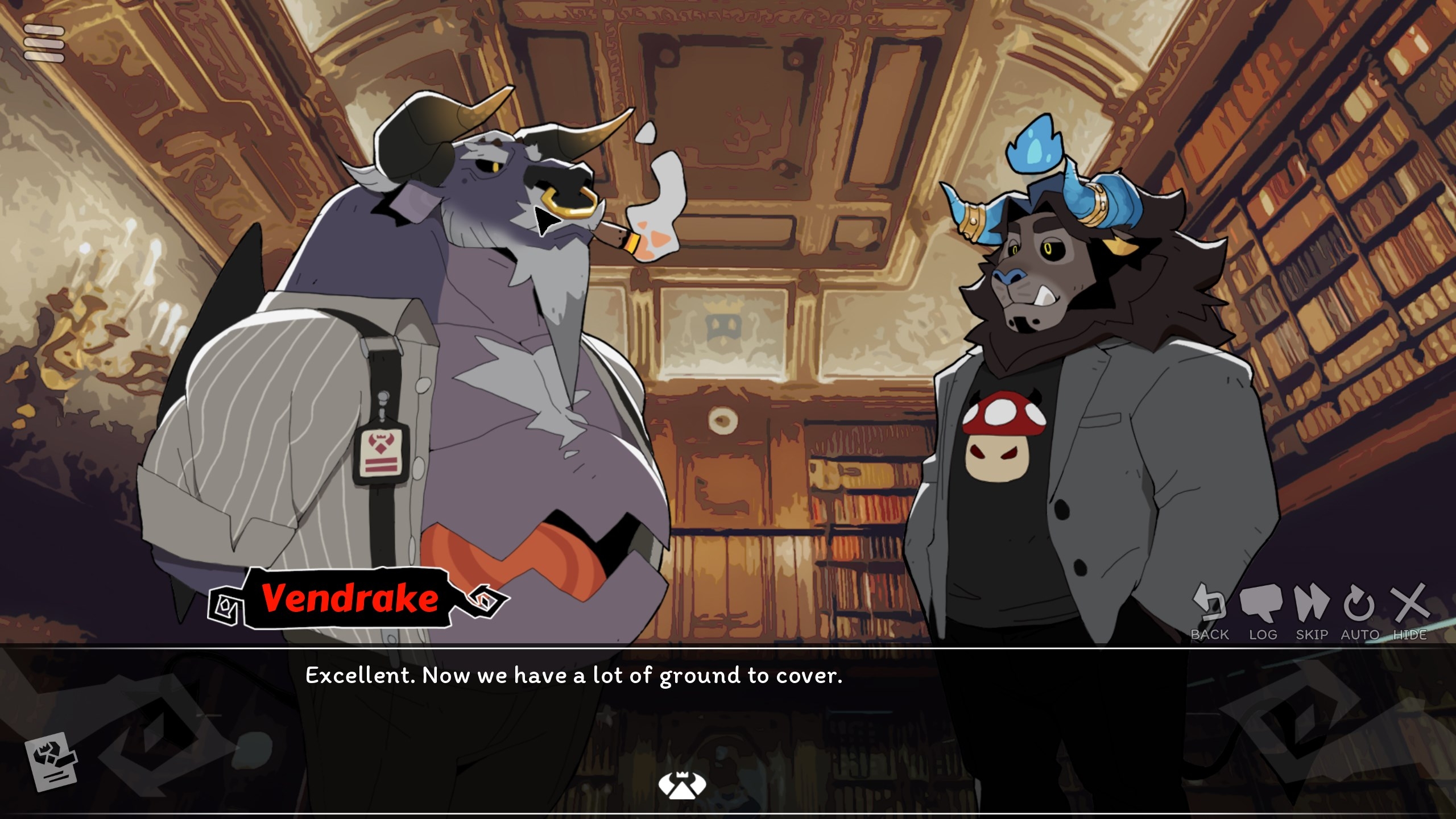Screen dimensions: 1456x819
Task: Go back with the BACK button
Action: click(1209, 611)
